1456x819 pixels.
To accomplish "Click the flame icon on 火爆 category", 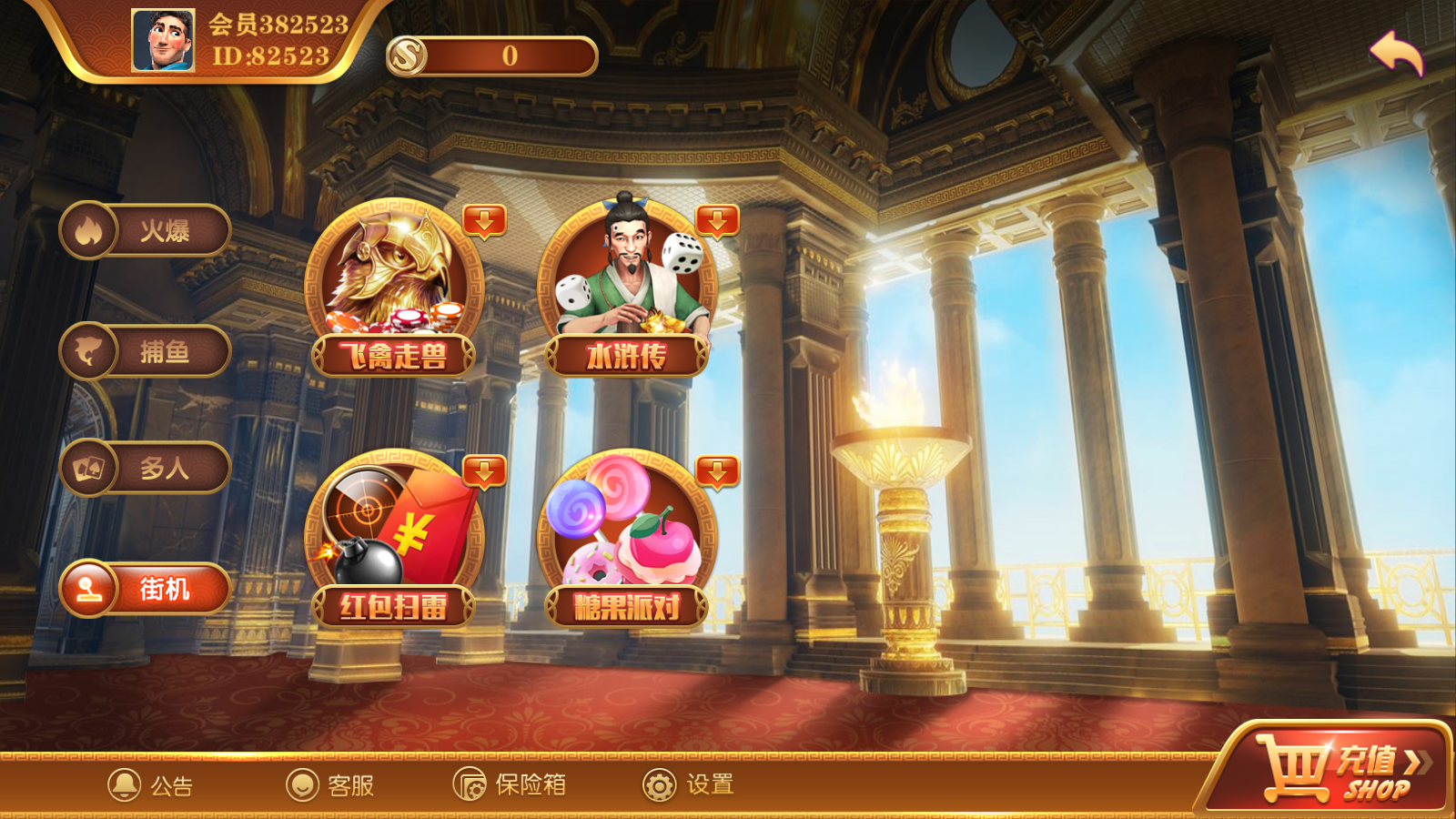I will pyautogui.click(x=86, y=231).
